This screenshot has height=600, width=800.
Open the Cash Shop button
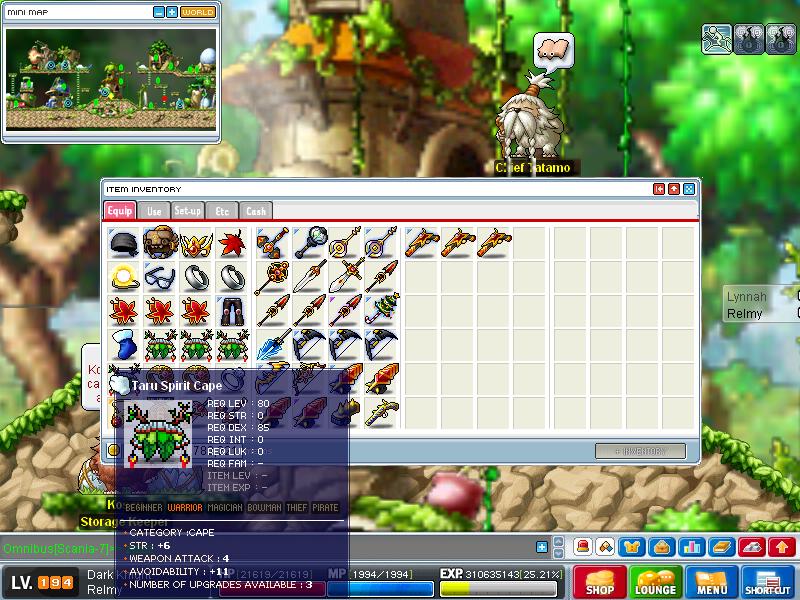coord(600,583)
